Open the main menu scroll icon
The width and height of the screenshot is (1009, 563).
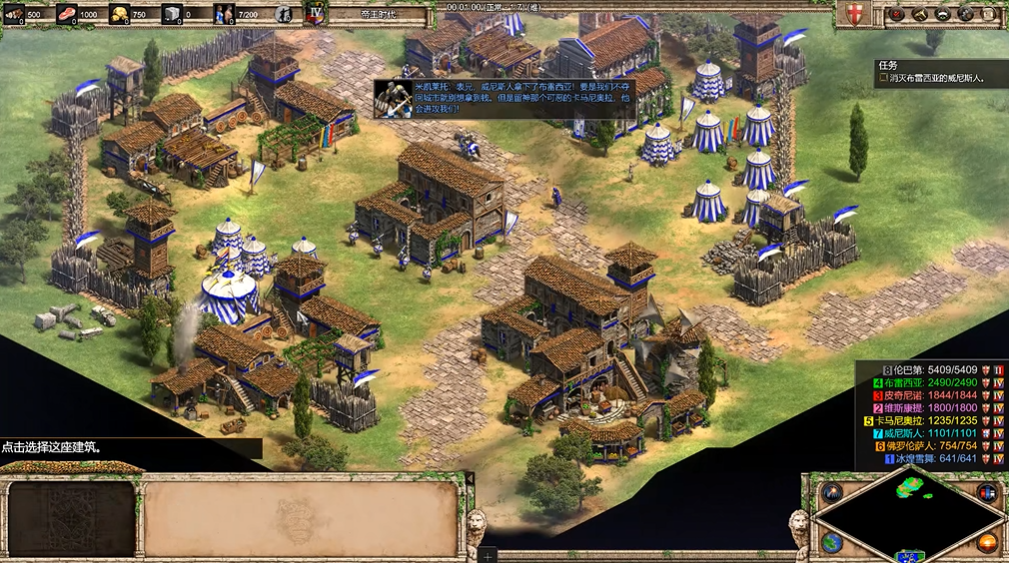click(989, 14)
